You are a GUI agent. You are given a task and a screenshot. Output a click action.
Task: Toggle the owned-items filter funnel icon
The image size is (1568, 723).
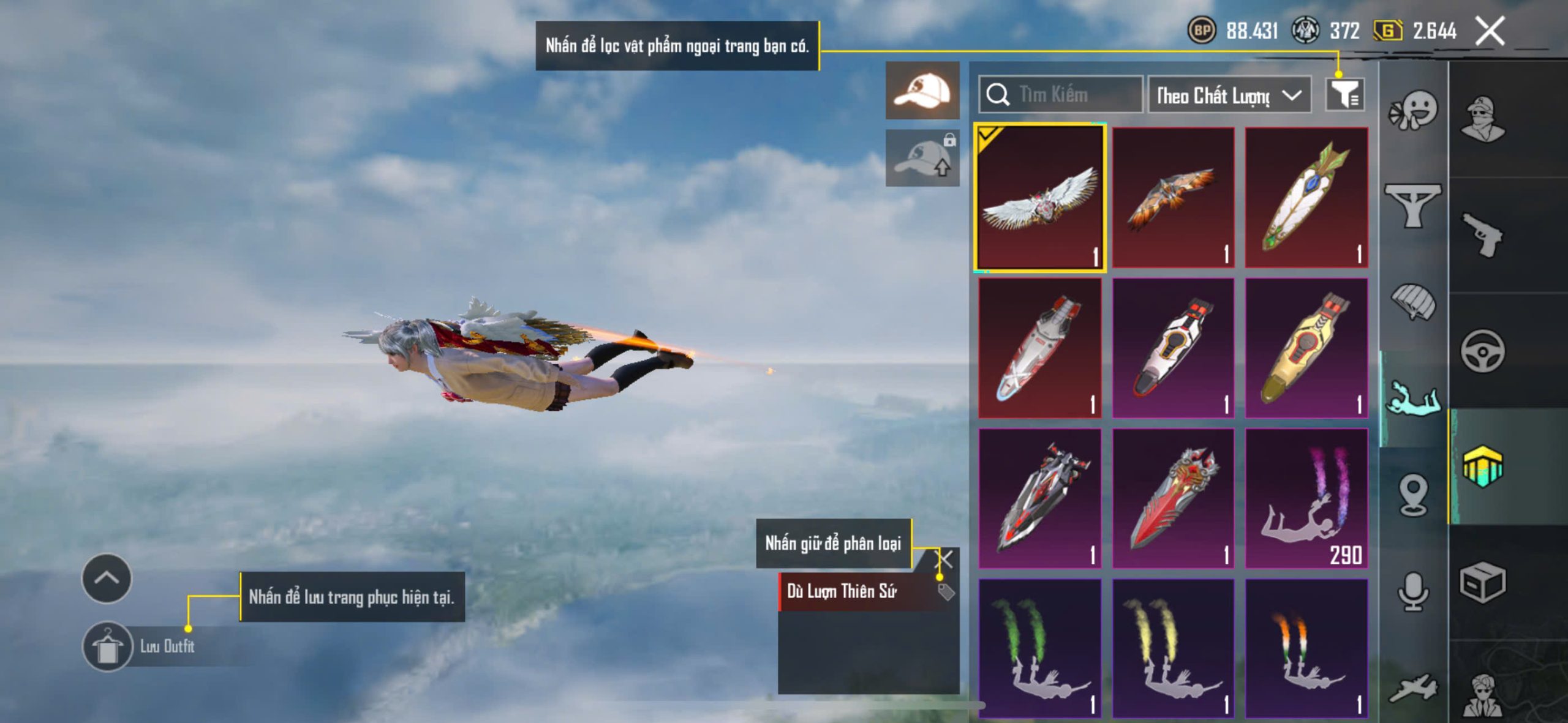1344,94
